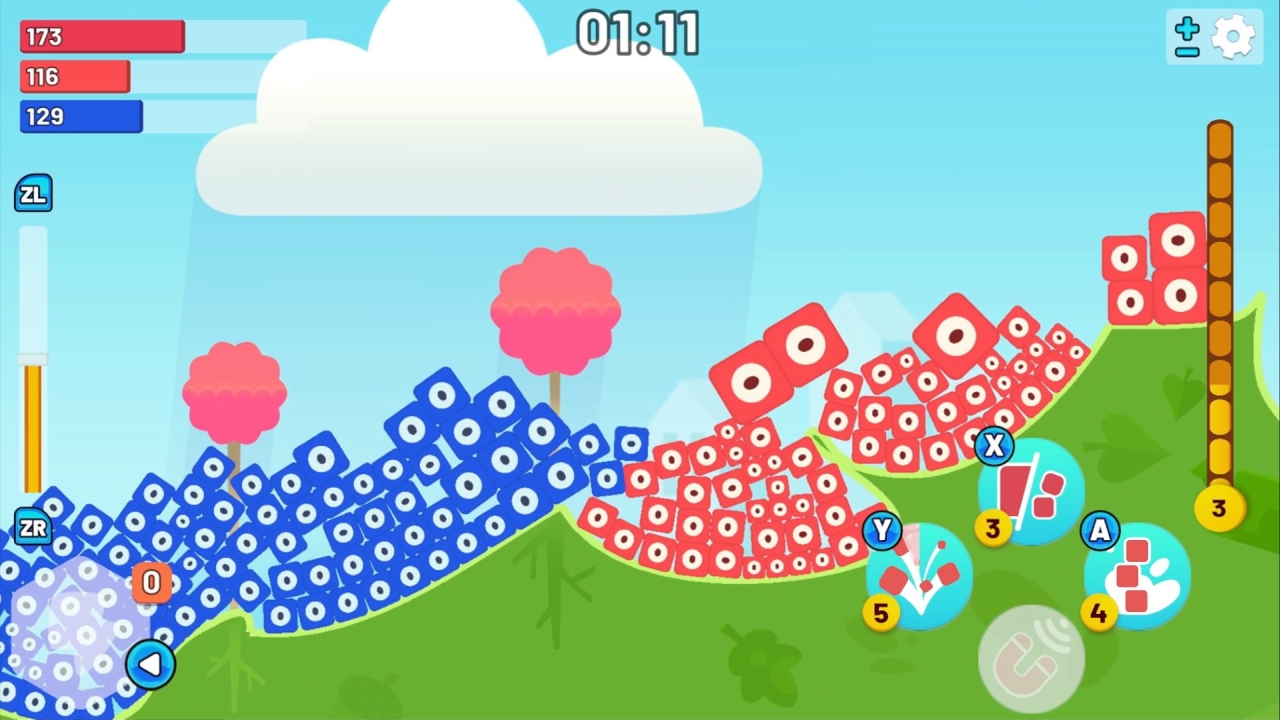Screen dimensions: 1280x720
Task: Tap the orange 0 counter badge
Action: click(150, 582)
